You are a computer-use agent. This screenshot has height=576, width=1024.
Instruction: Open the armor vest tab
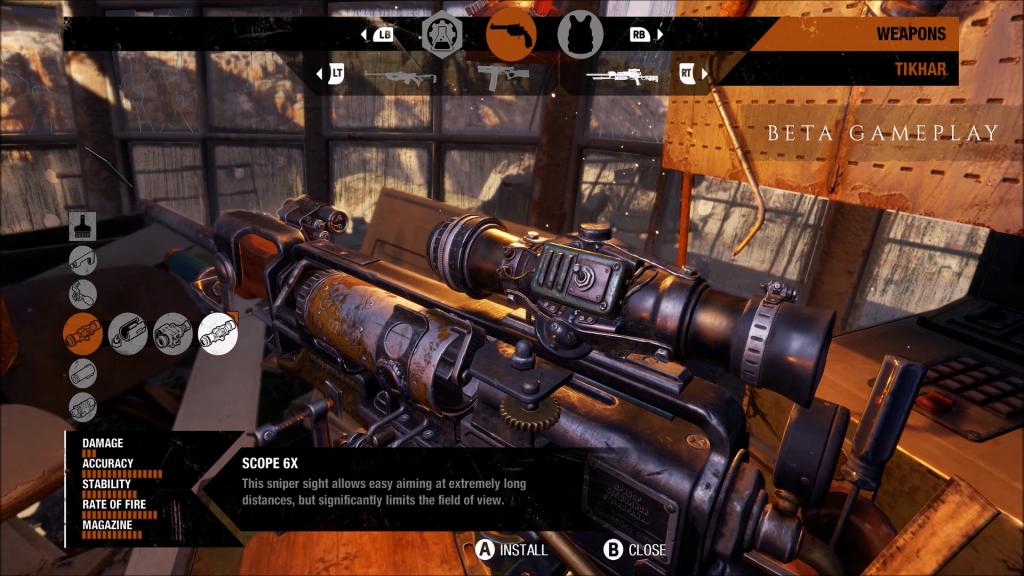click(x=578, y=35)
